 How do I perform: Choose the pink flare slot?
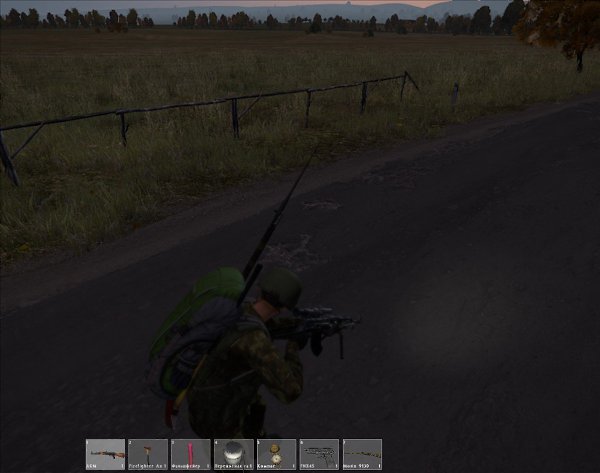(191, 454)
